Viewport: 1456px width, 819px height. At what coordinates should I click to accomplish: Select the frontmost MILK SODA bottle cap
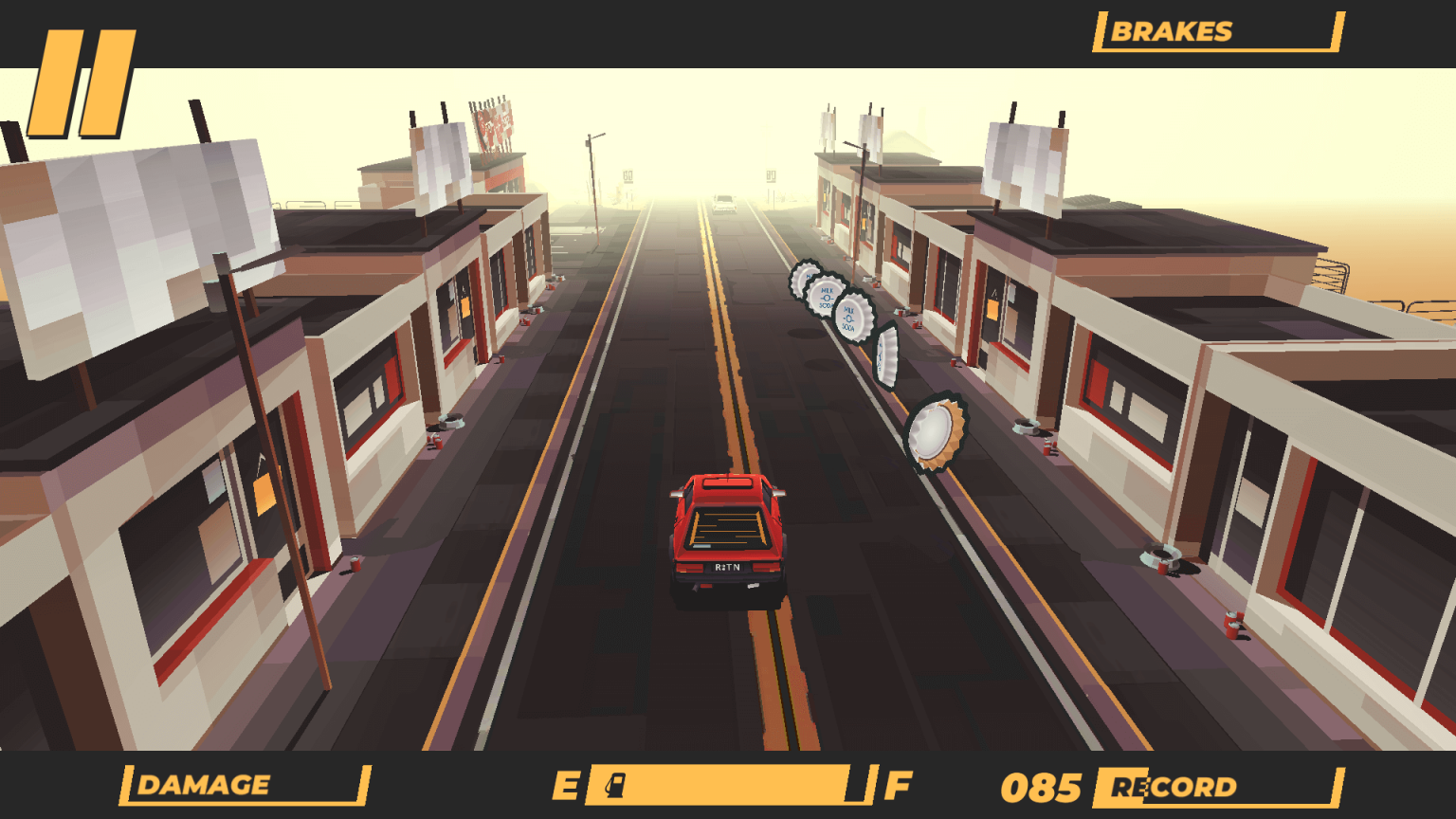pos(850,316)
